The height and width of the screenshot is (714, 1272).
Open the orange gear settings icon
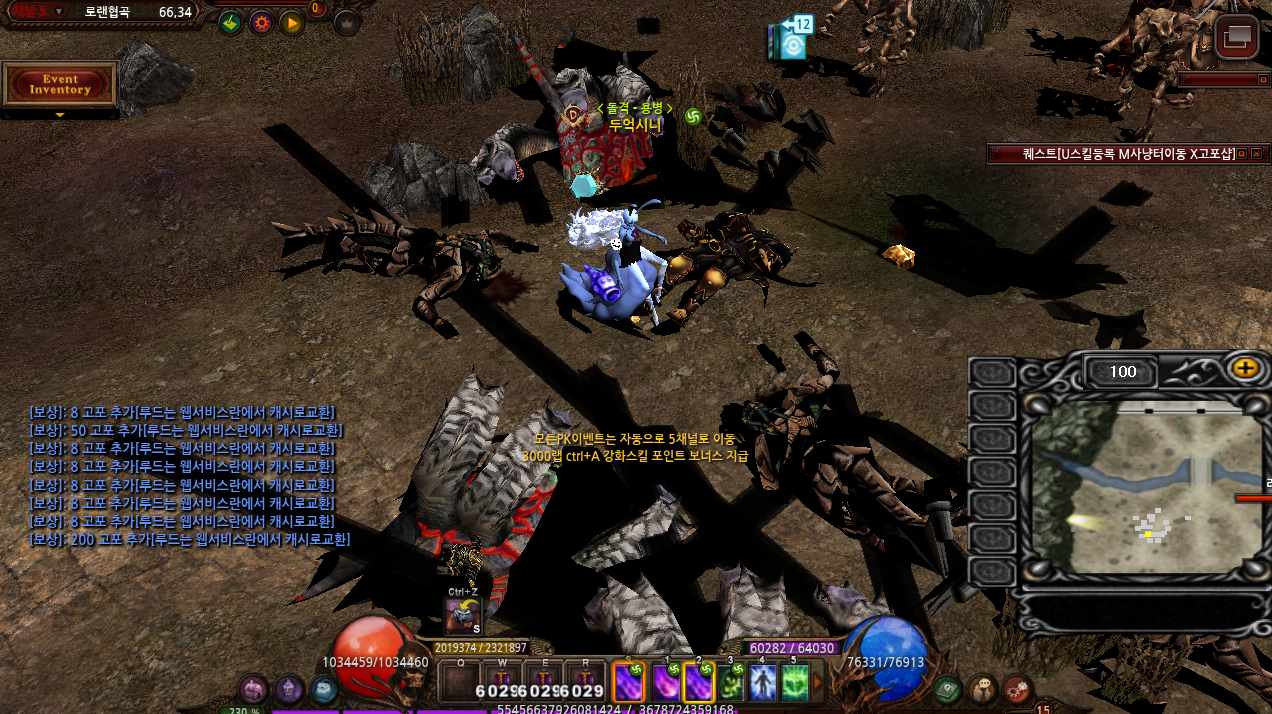coord(261,22)
